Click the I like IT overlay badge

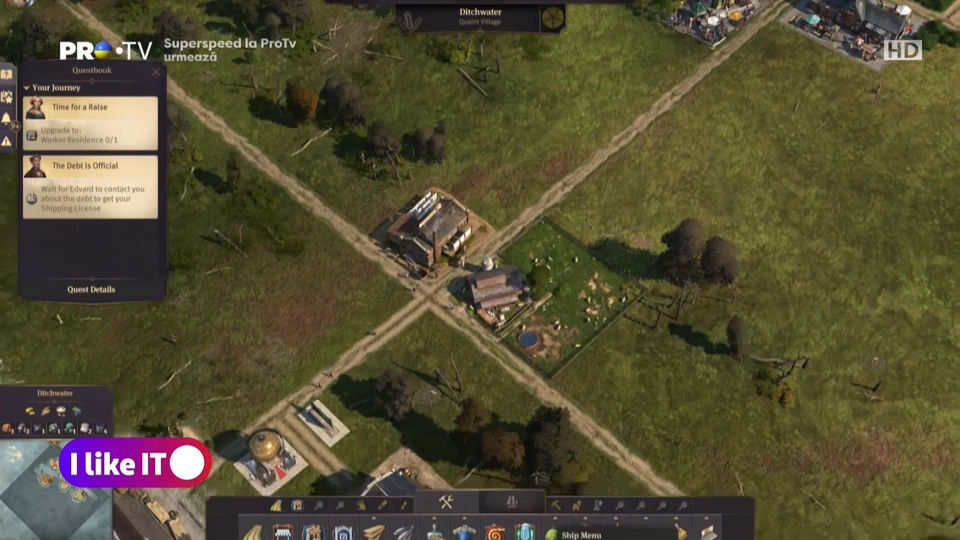[x=134, y=463]
